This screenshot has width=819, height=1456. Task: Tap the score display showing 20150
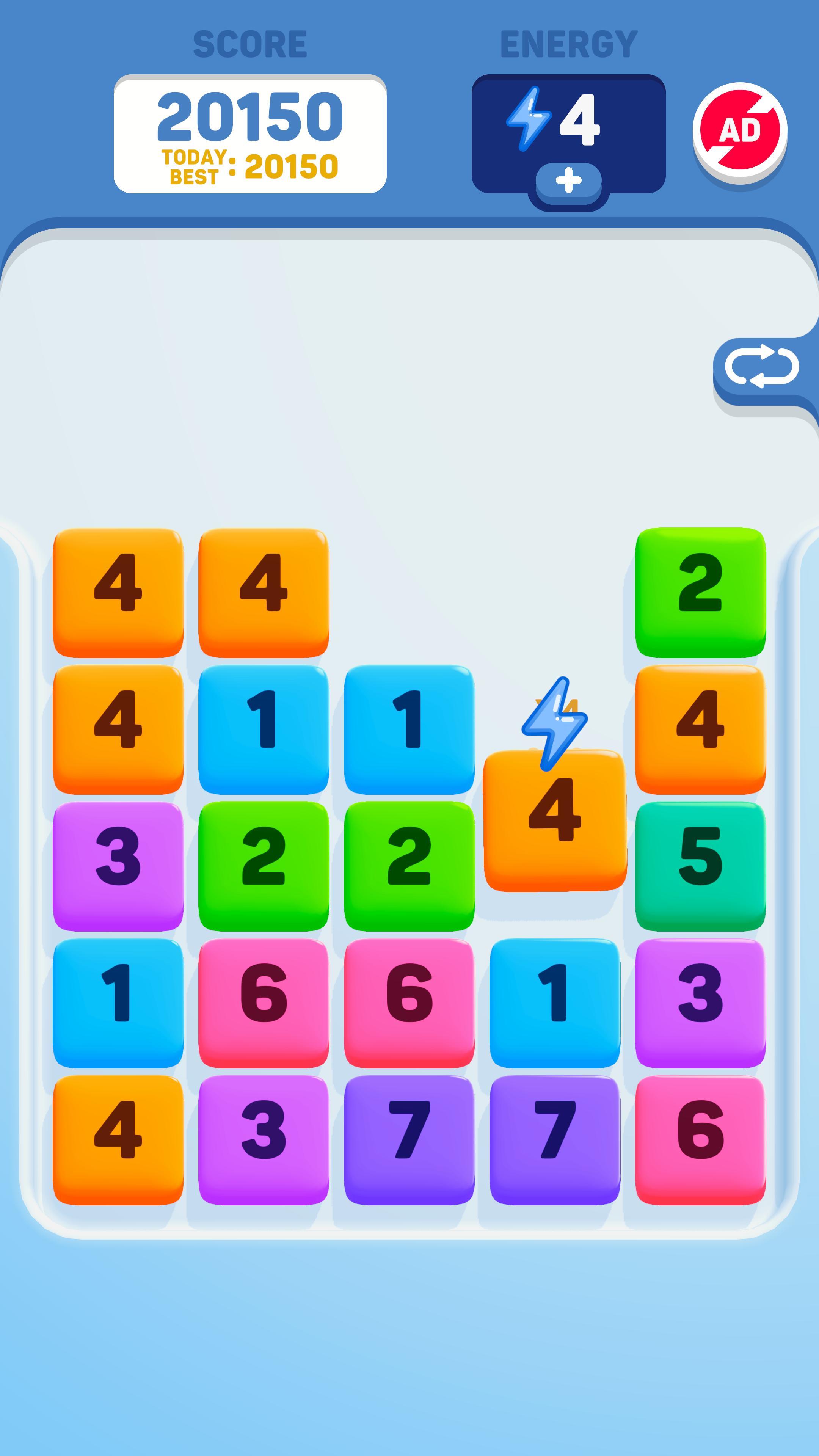(250, 116)
